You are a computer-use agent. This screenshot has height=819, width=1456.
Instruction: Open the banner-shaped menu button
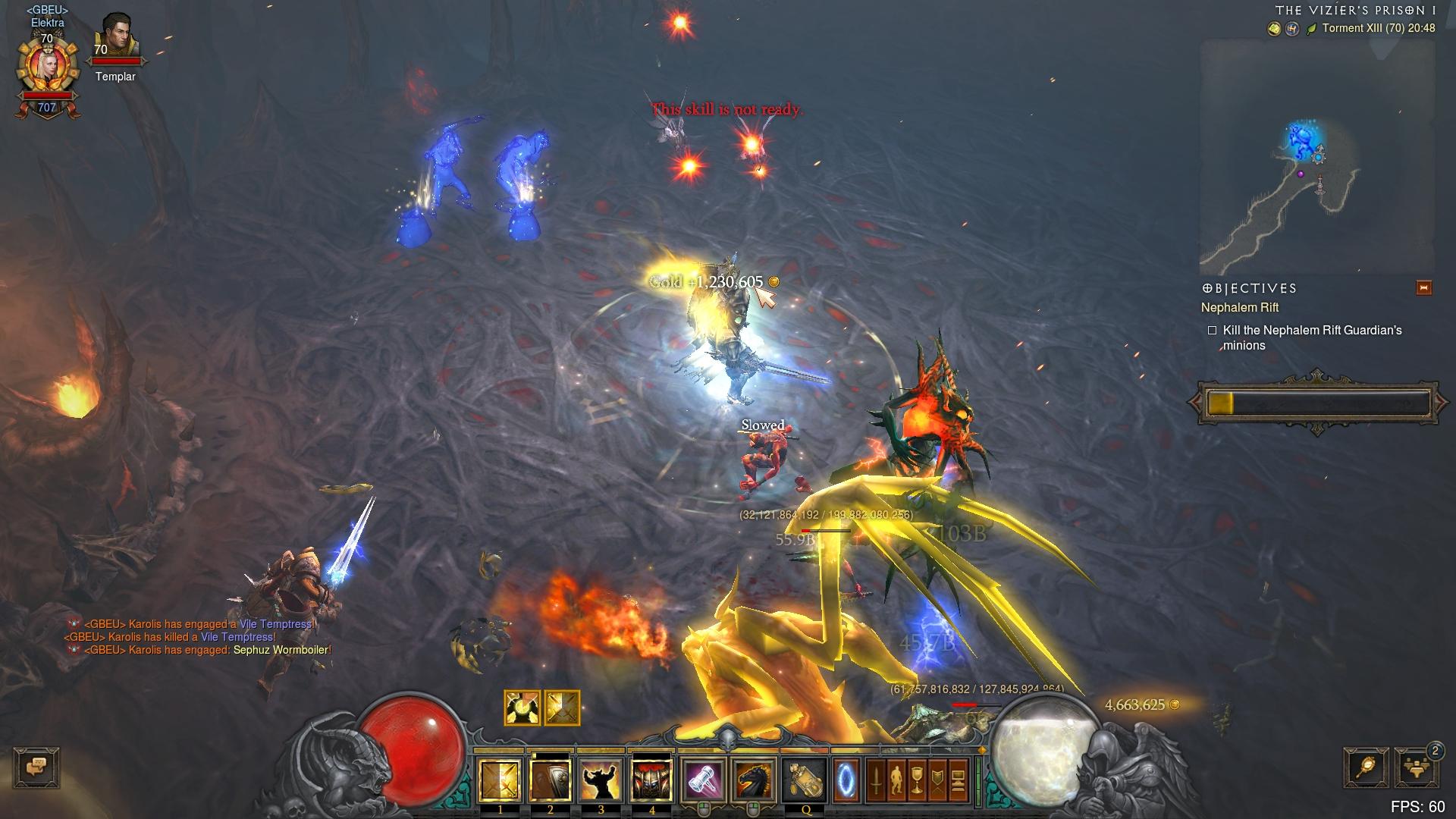click(x=937, y=780)
